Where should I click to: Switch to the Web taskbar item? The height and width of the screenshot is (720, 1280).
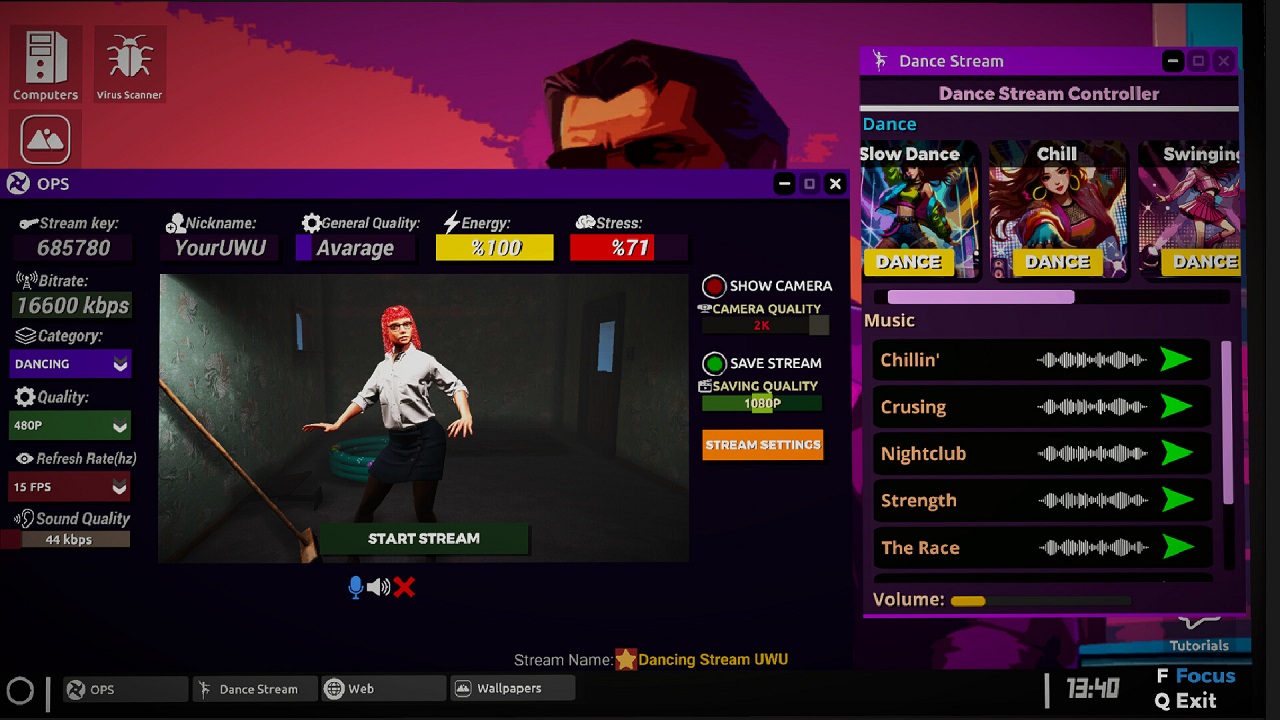pos(383,688)
